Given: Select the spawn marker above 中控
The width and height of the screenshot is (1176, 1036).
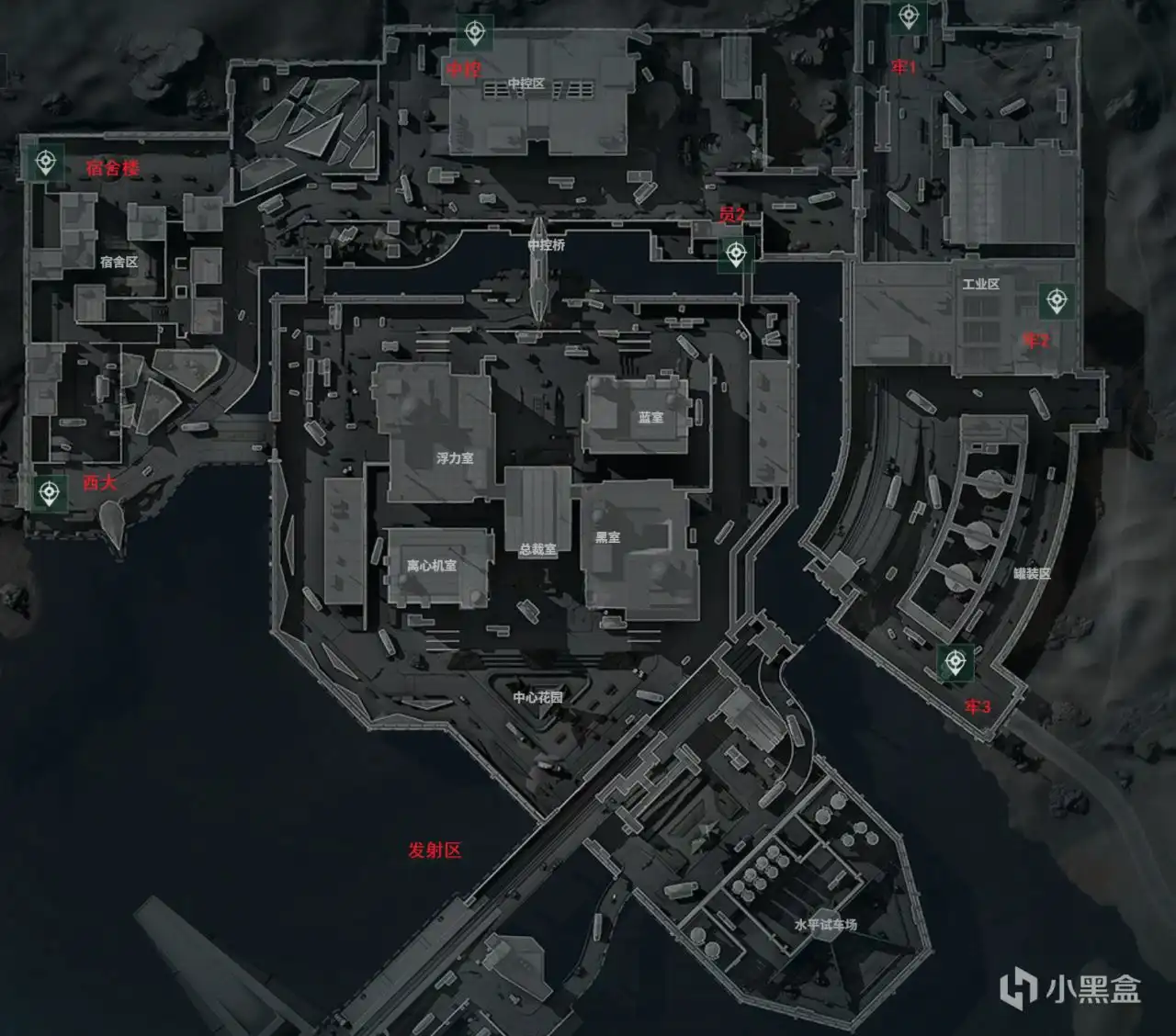Looking at the screenshot, I should click(474, 33).
